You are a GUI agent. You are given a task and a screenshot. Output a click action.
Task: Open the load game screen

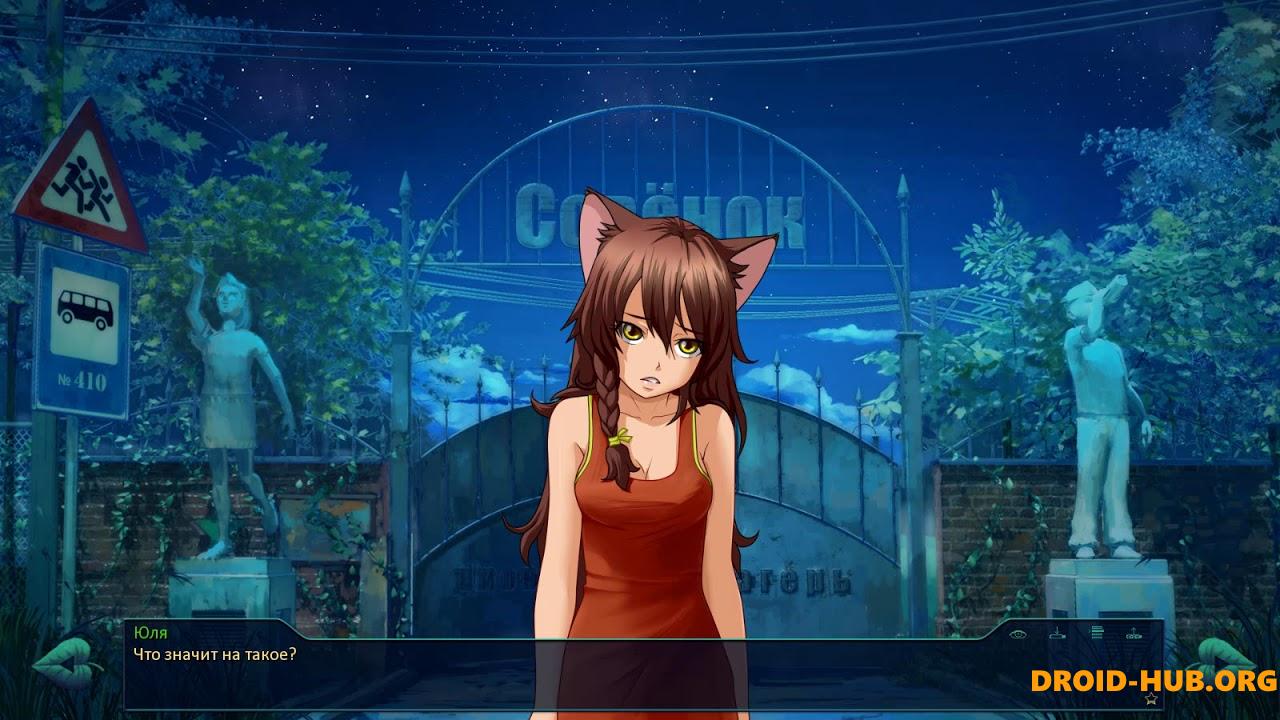1134,633
